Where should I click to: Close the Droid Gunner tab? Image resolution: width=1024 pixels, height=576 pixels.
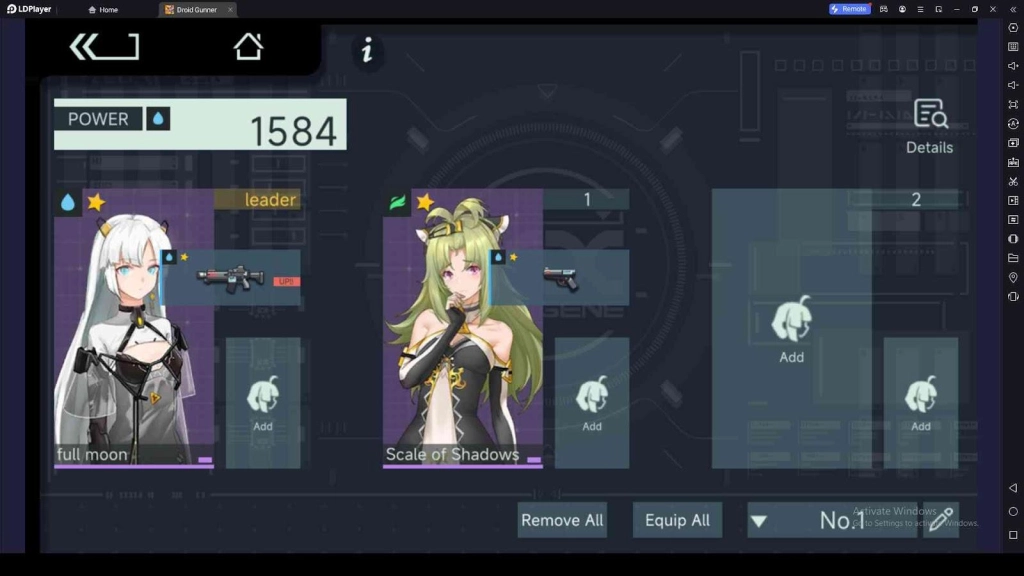pyautogui.click(x=230, y=9)
